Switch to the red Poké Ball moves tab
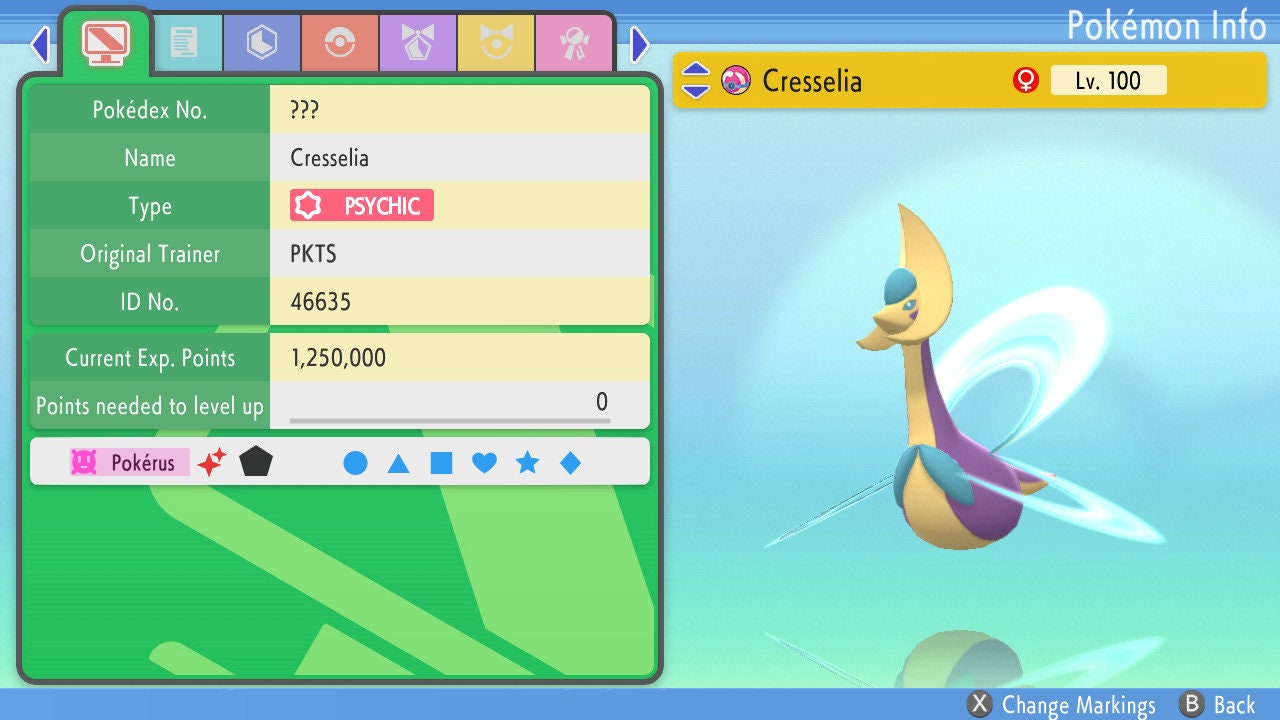Viewport: 1280px width, 720px height. (339, 43)
